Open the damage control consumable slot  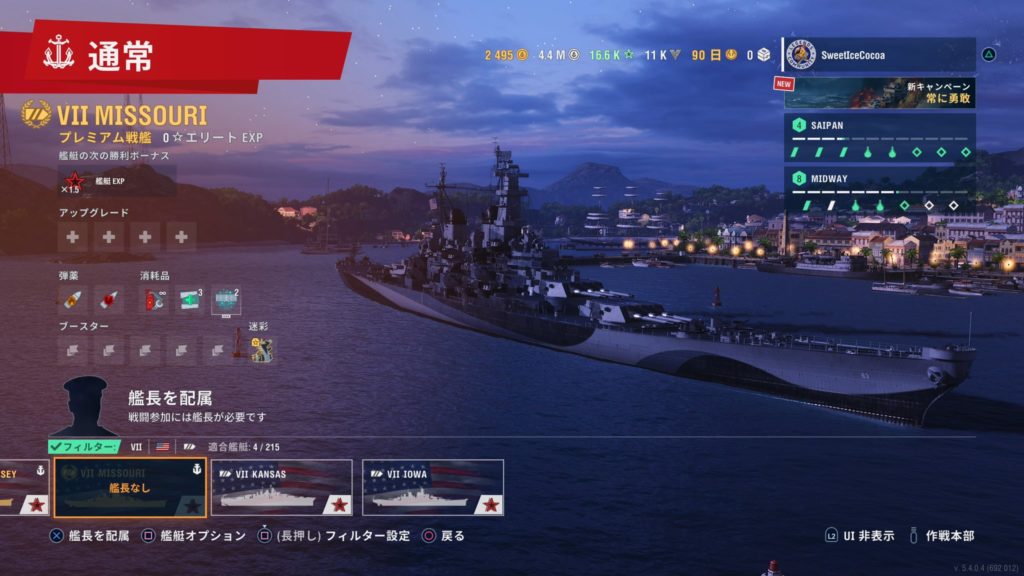point(154,299)
